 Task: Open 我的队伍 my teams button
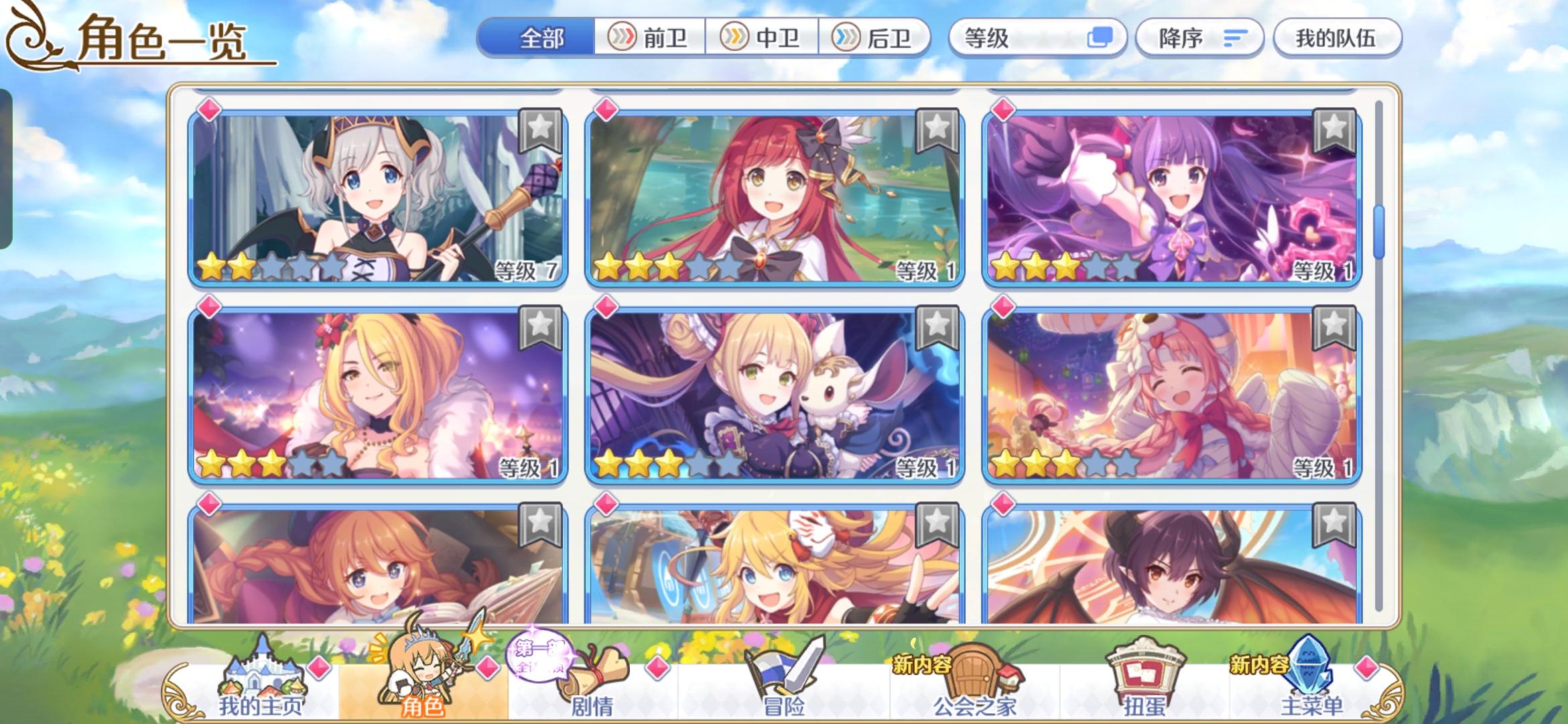pos(1337,38)
